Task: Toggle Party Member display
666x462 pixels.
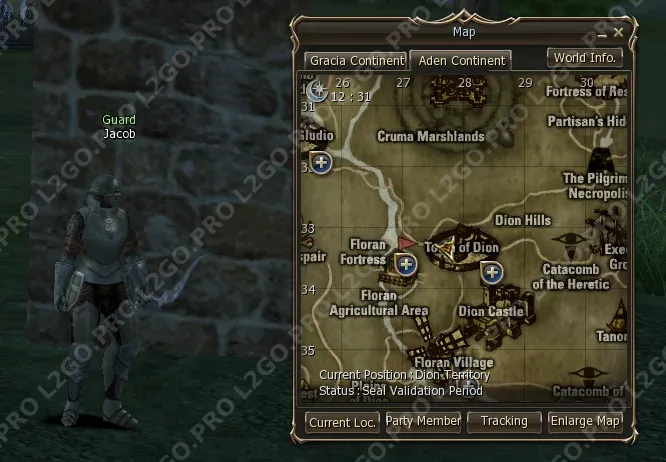Action: coord(423,422)
